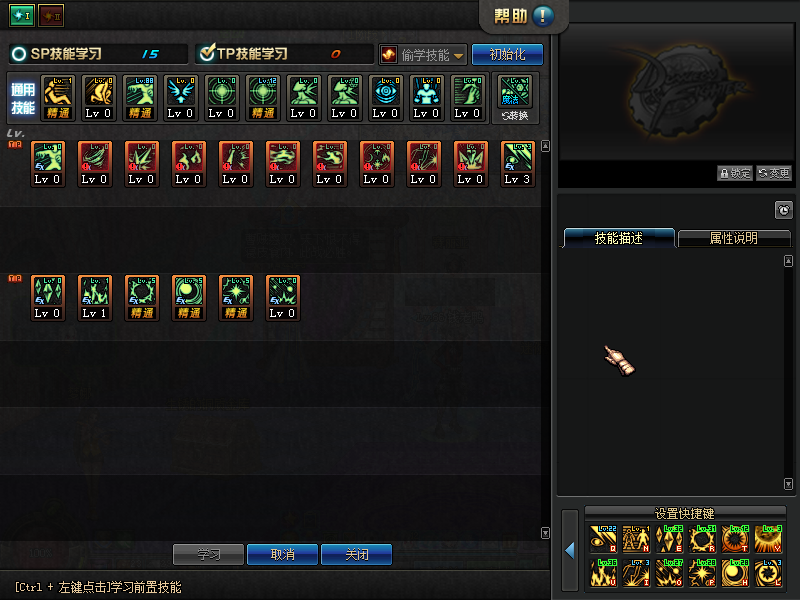This screenshot has height=600, width=800.
Task: Select skill page I tab
Action: click(22, 16)
